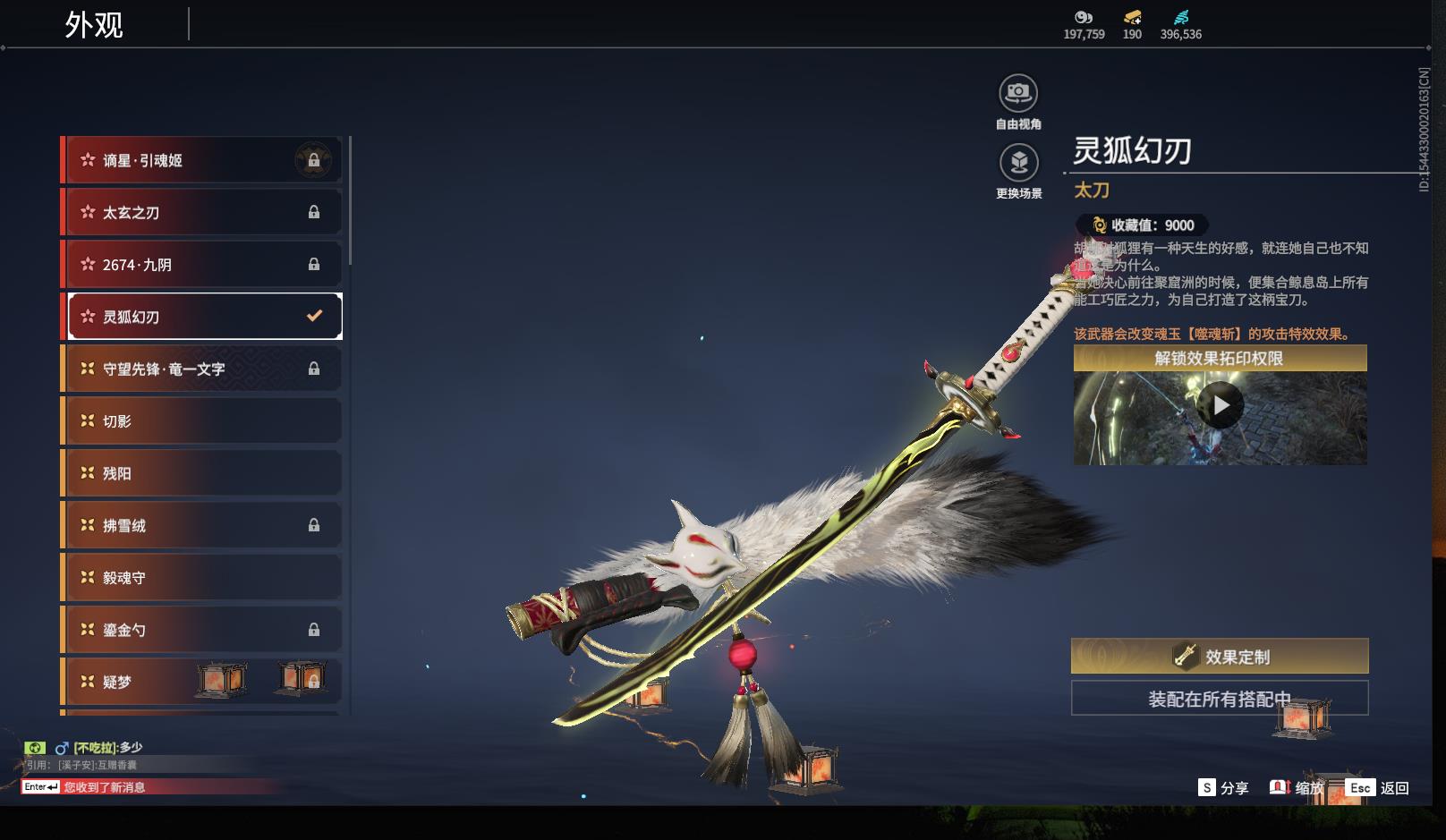Pick the 拂雪绒 skin entry

(204, 525)
